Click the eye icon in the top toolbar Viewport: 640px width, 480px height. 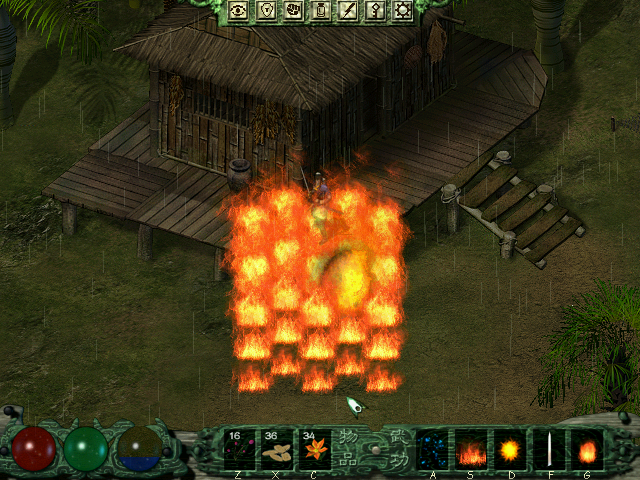click(239, 11)
